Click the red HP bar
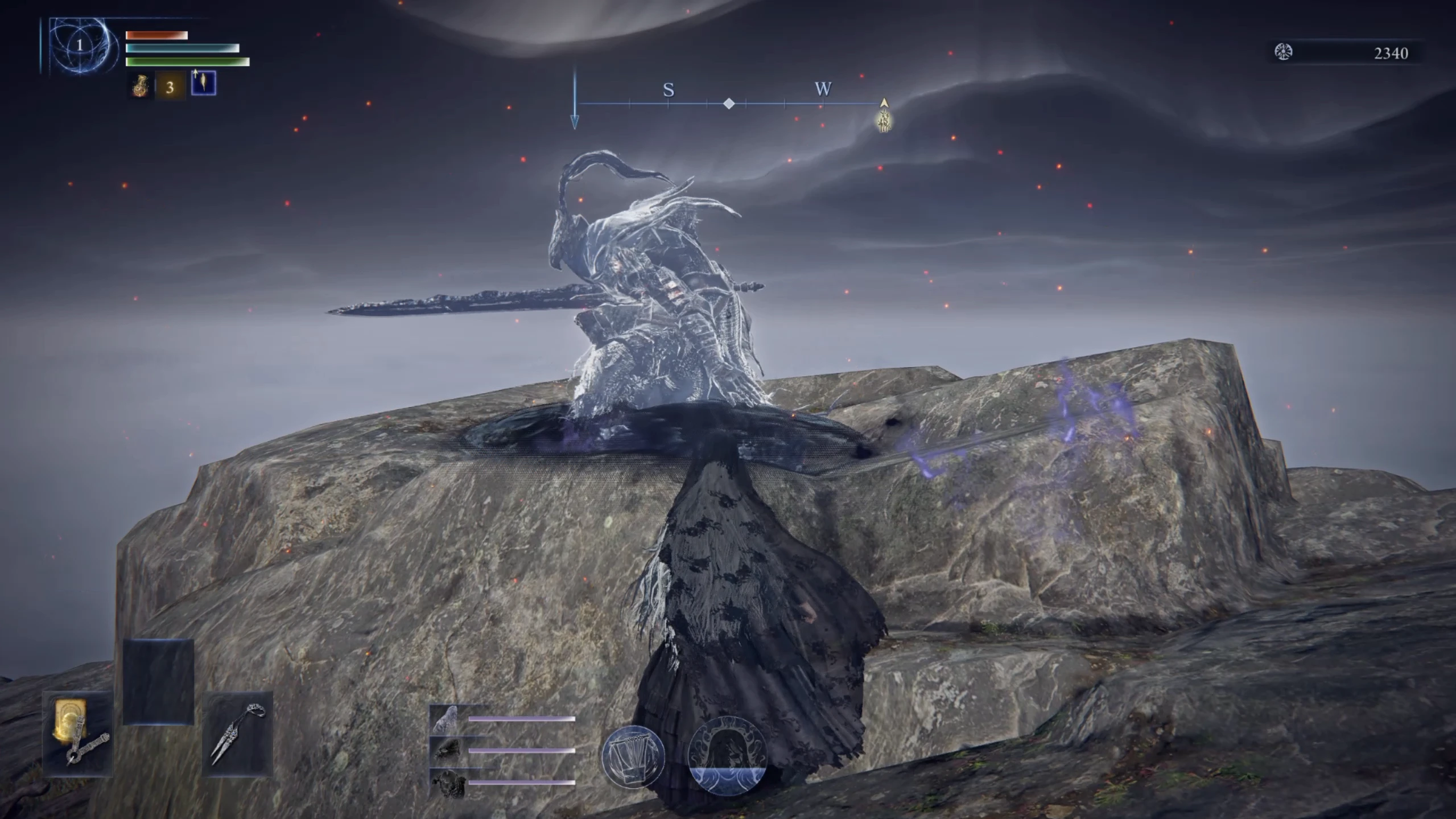This screenshot has height=819, width=1456. tap(155, 35)
